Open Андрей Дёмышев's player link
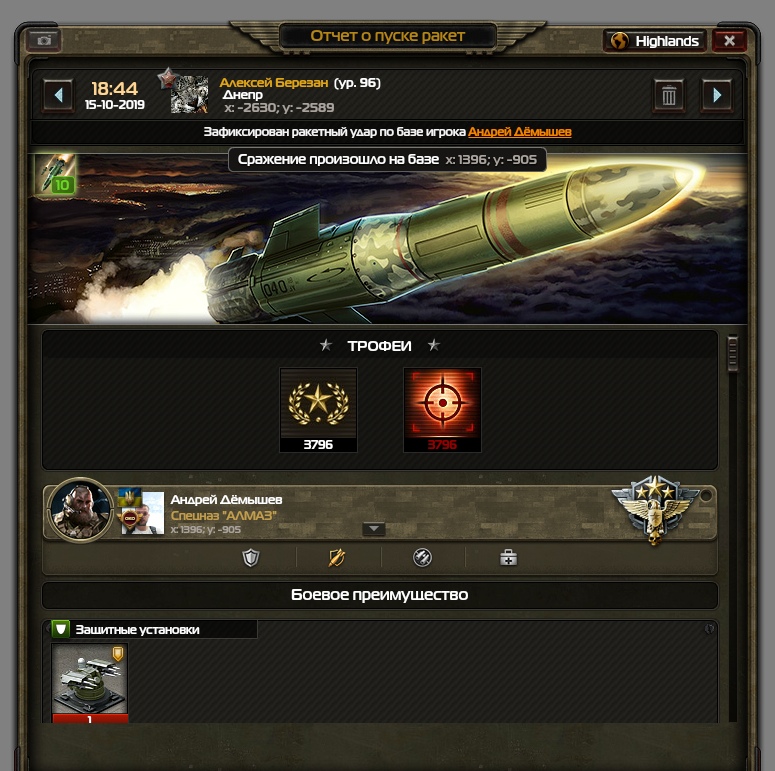Screen dimensions: 775x771 520,132
